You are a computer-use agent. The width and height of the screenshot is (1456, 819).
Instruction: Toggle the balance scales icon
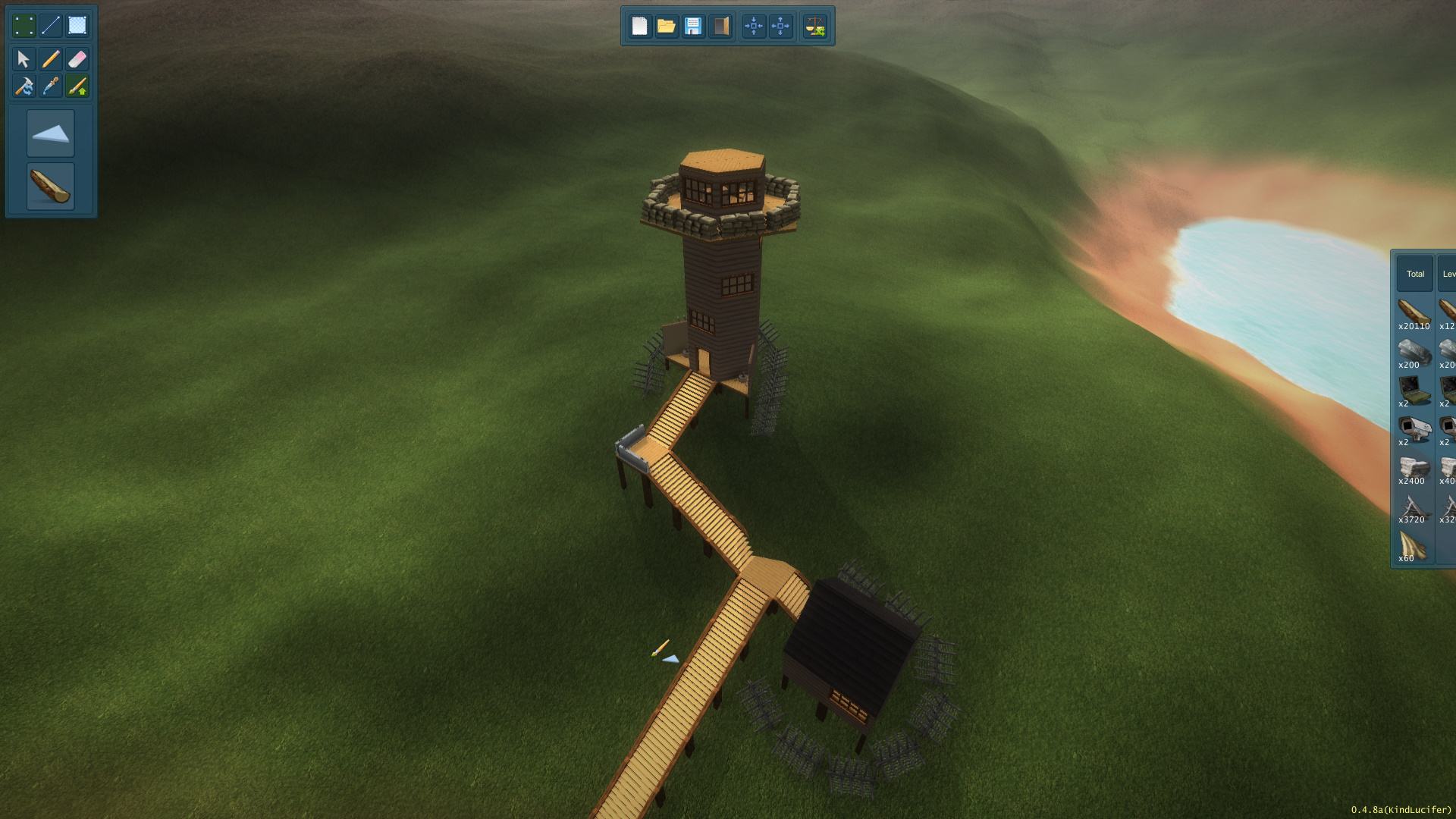click(x=815, y=27)
